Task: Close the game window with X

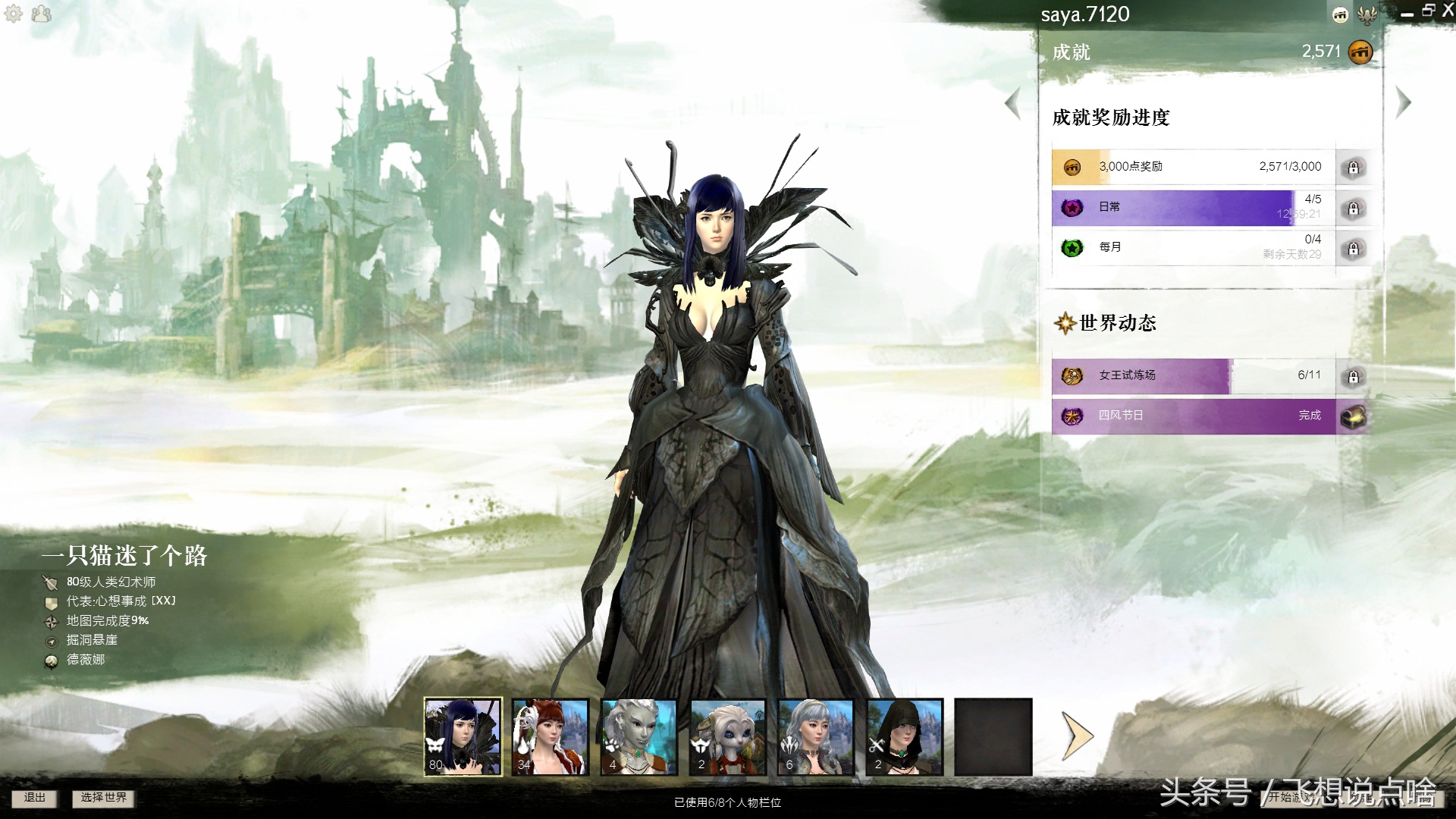Action: point(1447,11)
